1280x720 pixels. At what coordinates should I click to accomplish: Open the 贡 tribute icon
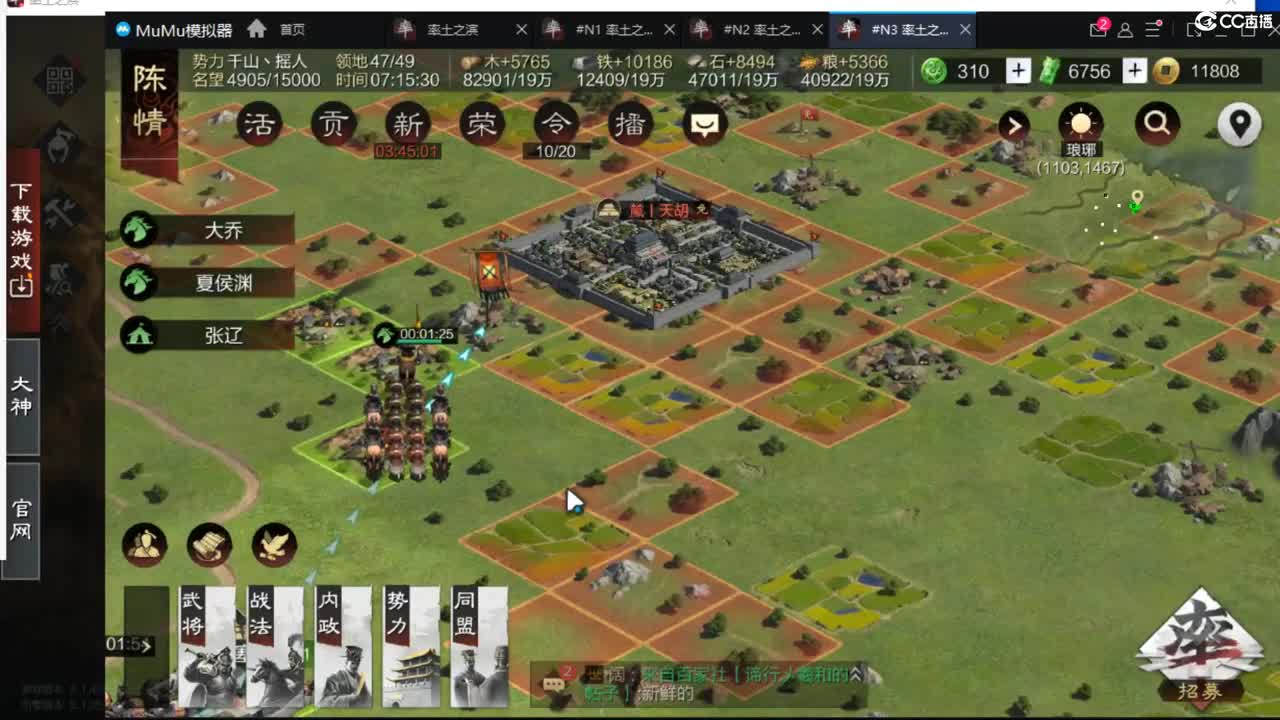point(333,125)
